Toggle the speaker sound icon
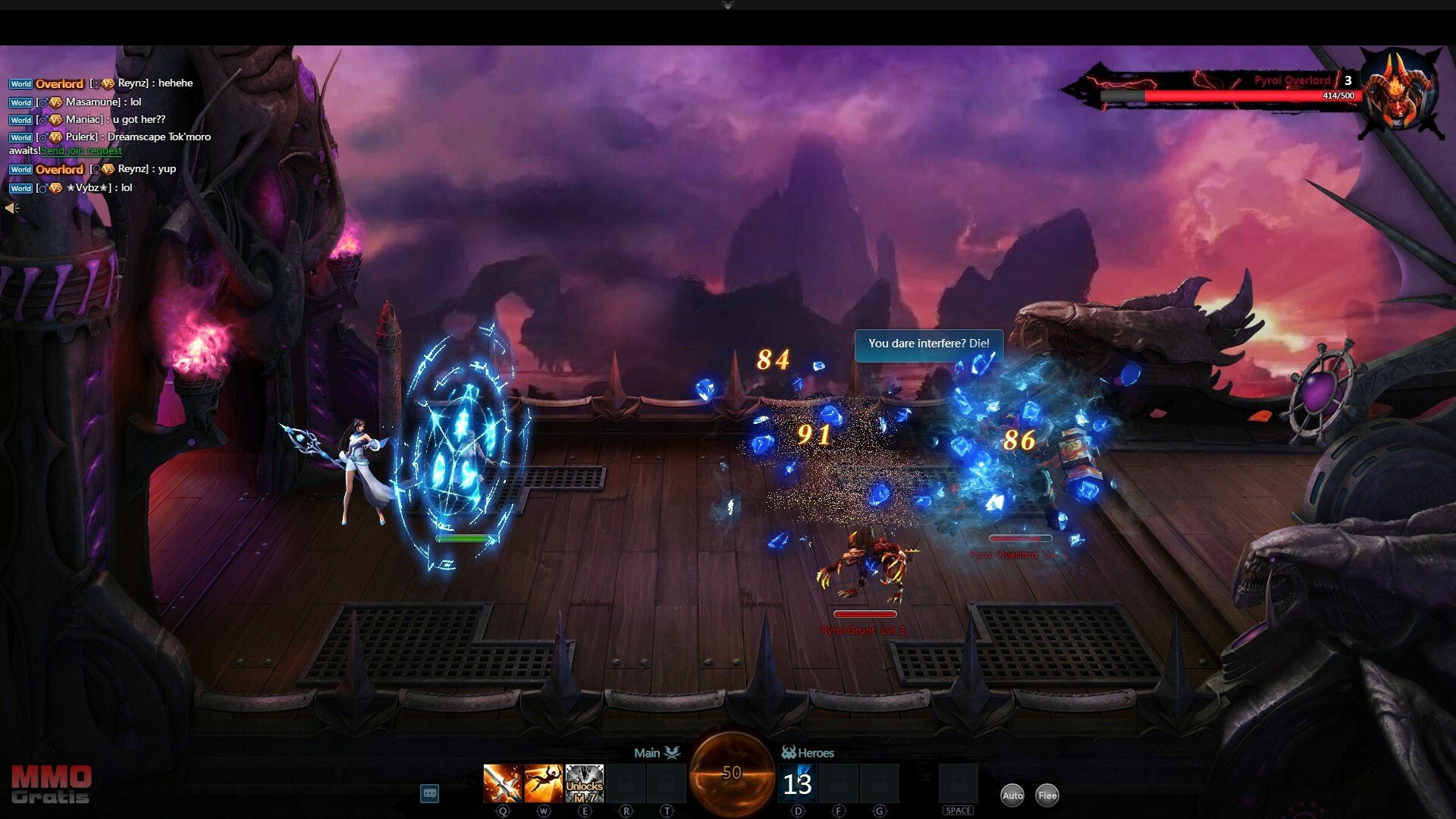The width and height of the screenshot is (1456, 819). click(12, 208)
